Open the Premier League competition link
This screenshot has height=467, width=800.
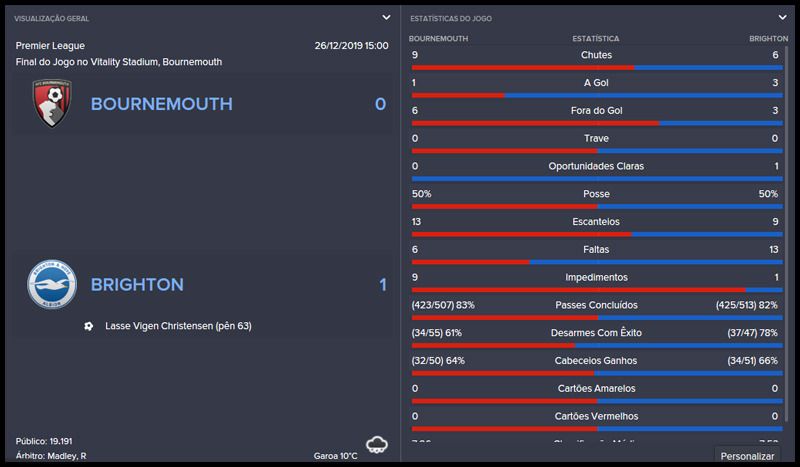click(x=50, y=46)
